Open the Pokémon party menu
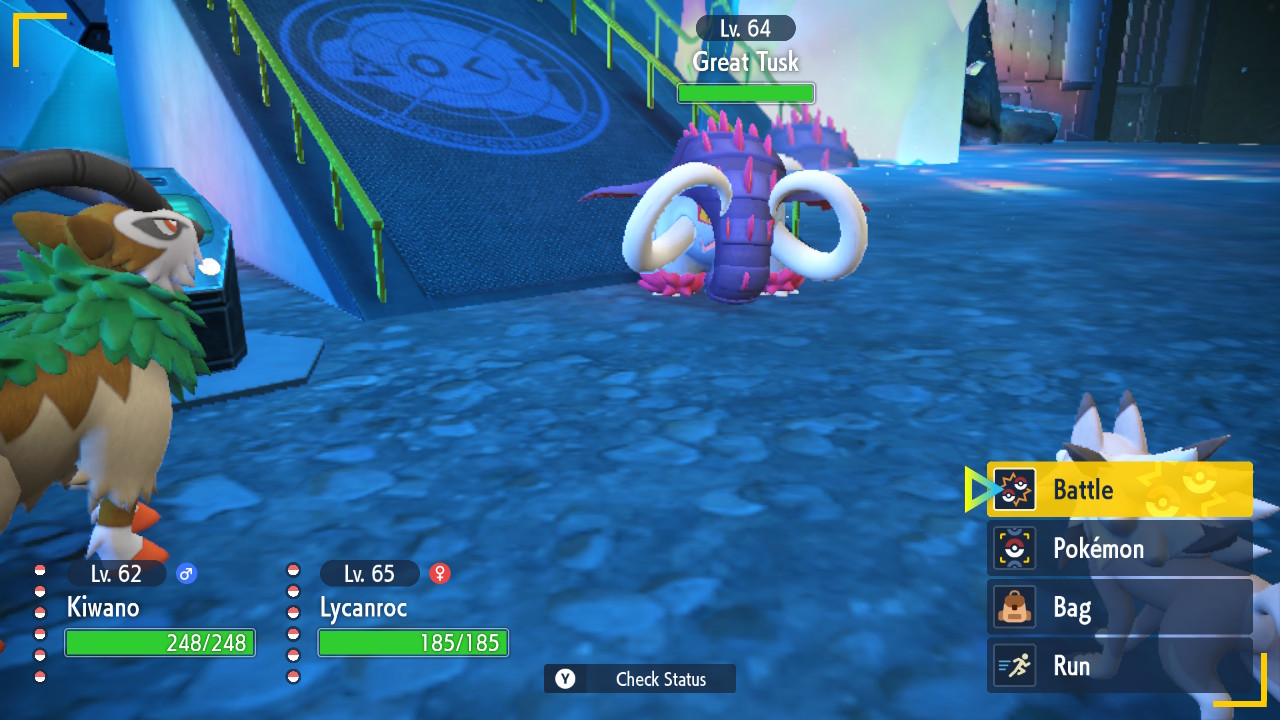This screenshot has height=720, width=1280. [x=1119, y=548]
